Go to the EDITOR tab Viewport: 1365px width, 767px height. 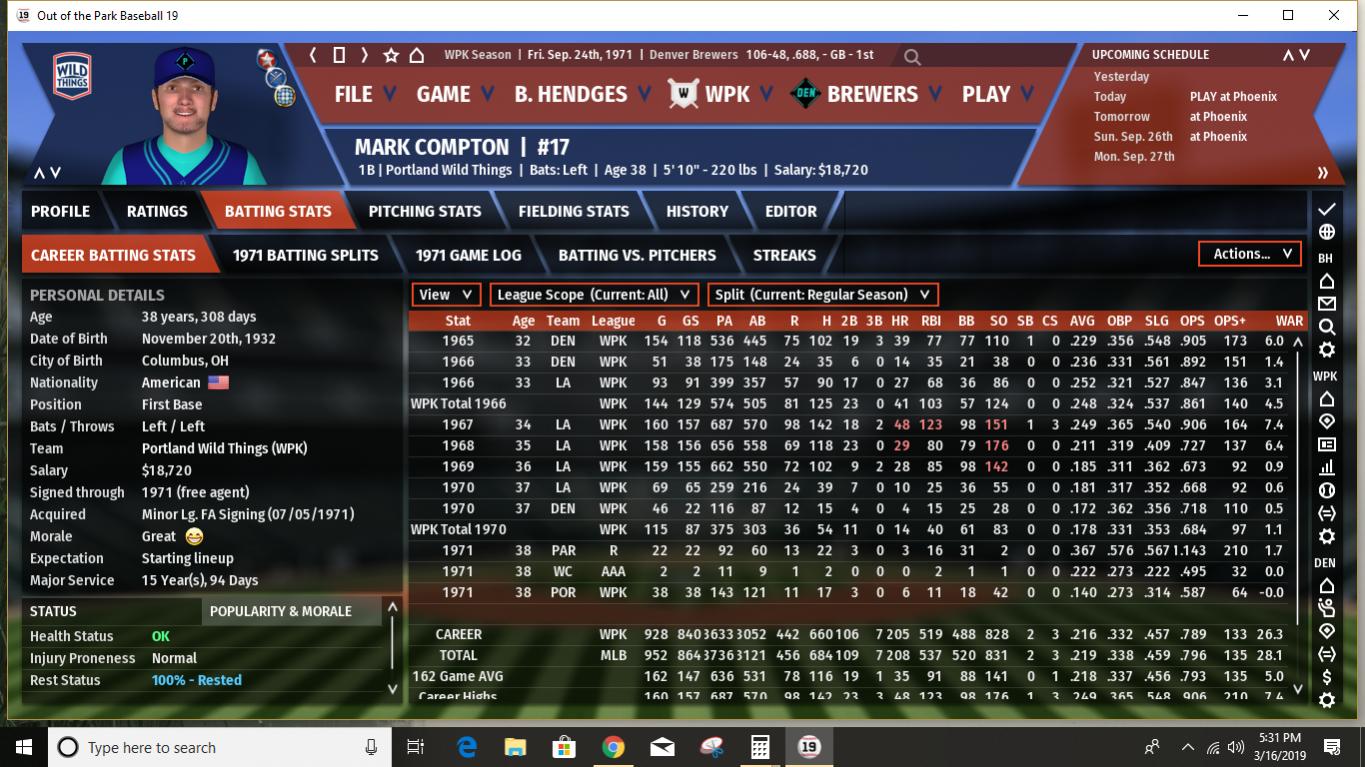pos(791,211)
